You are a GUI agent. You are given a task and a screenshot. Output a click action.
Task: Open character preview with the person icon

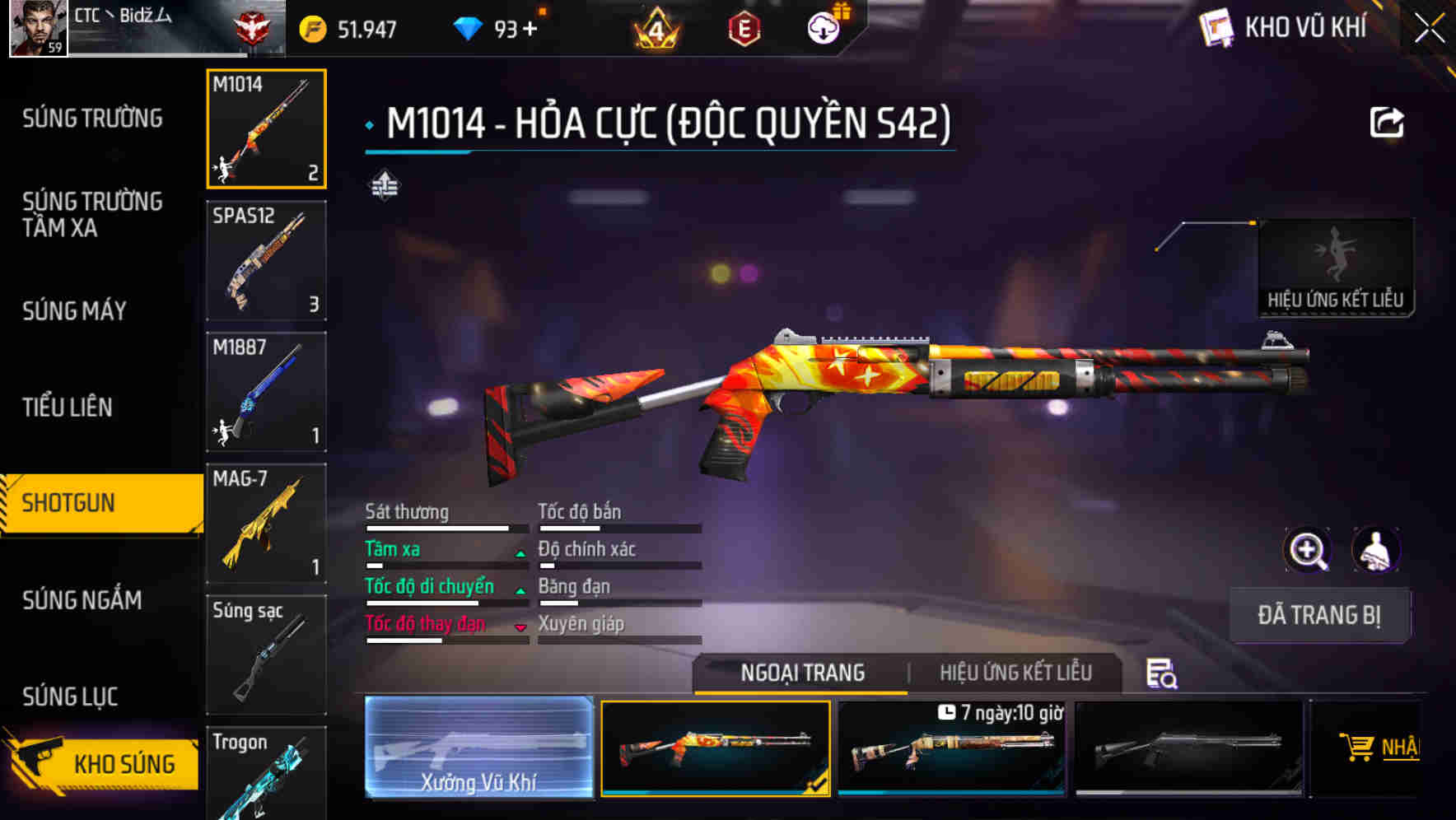point(1377,550)
